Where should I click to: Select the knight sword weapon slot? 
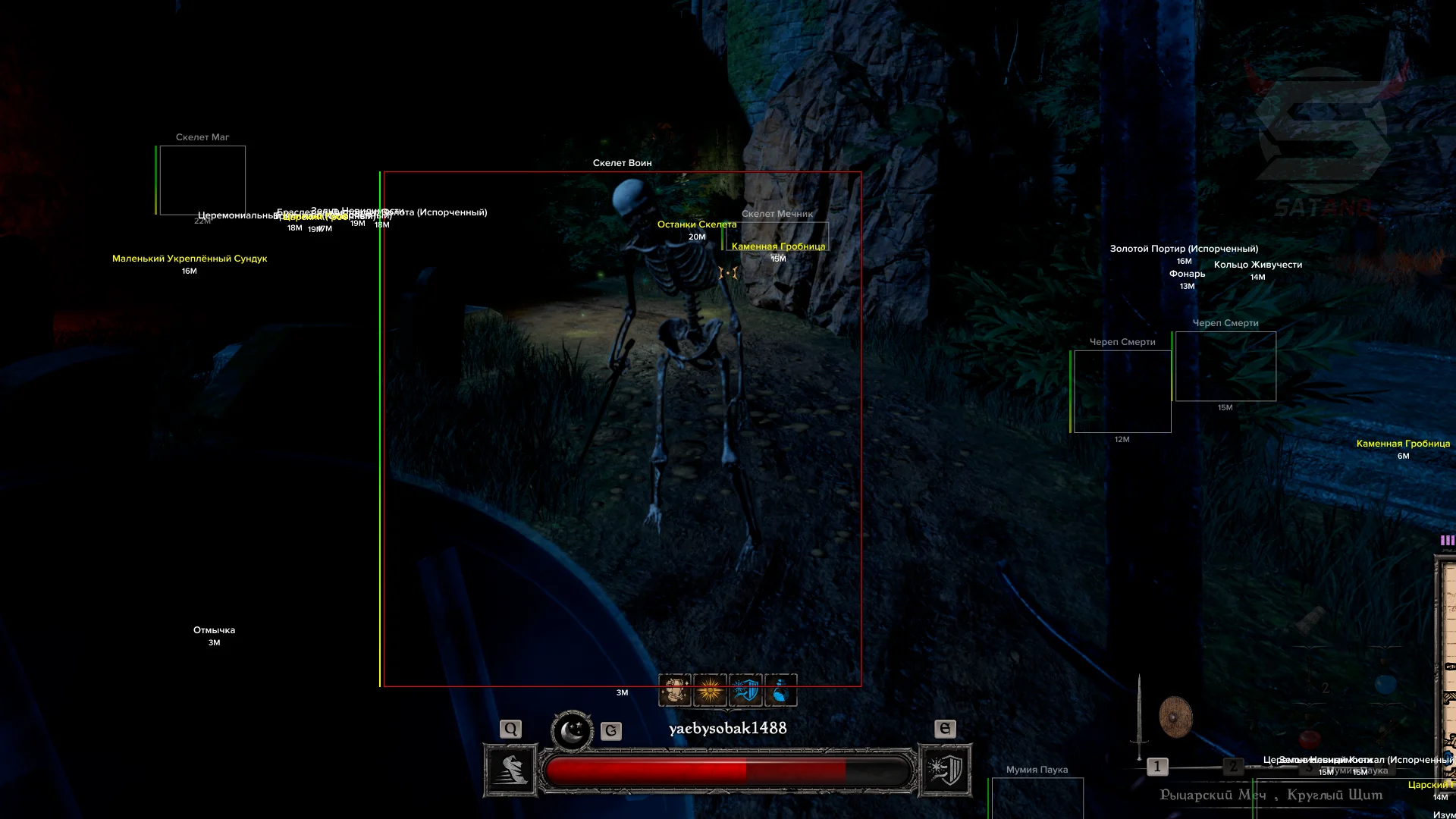tap(1139, 717)
